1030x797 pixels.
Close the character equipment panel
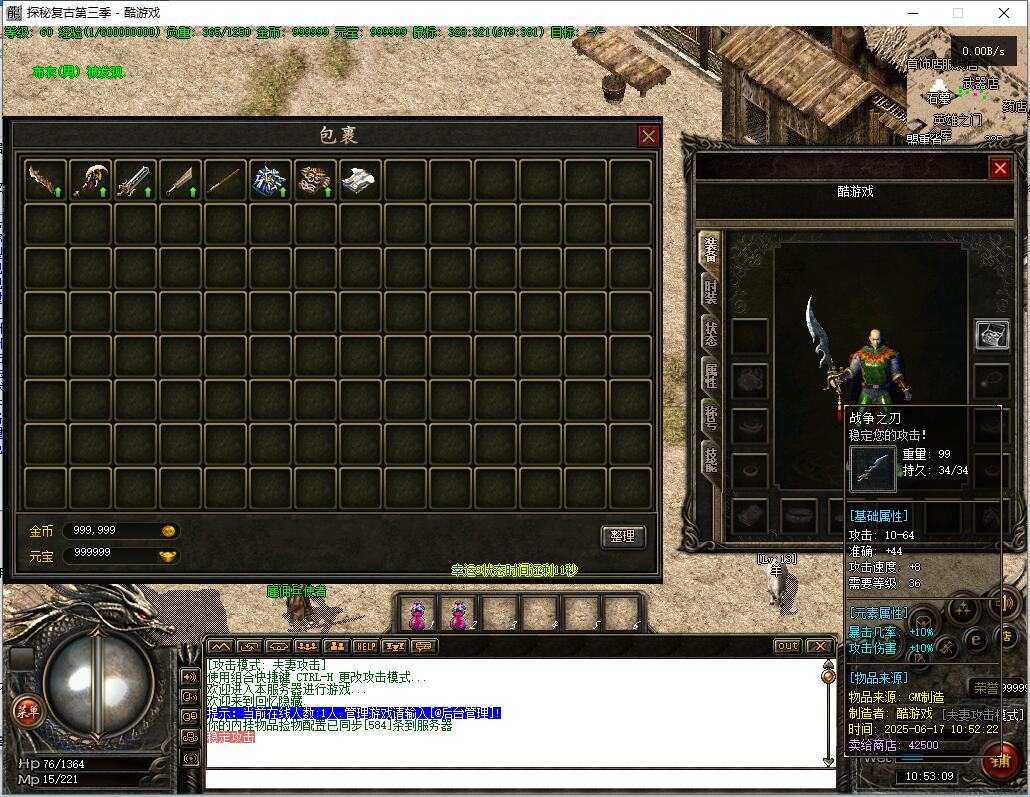999,168
